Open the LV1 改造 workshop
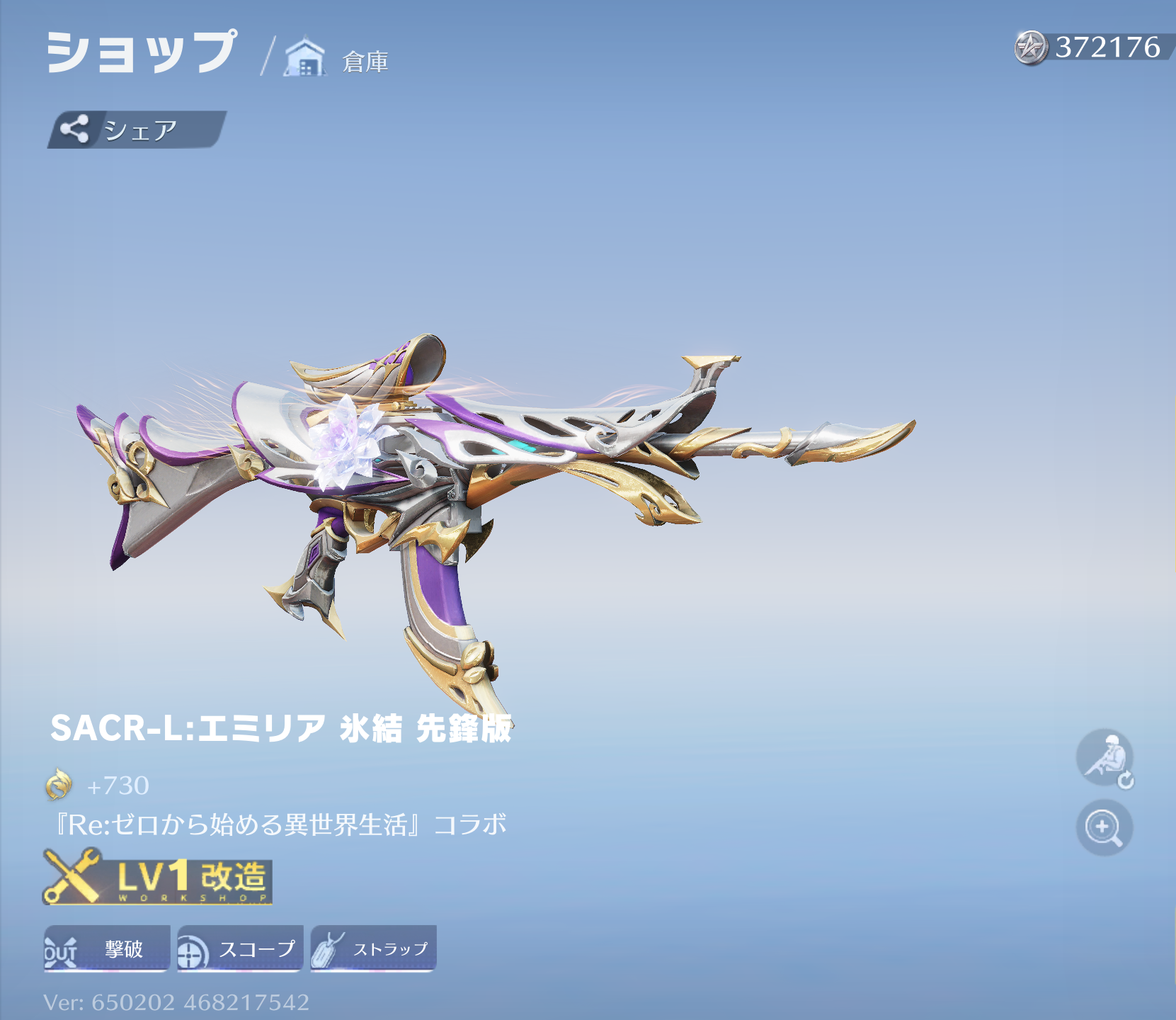Image resolution: width=1176 pixels, height=1020 pixels. 158,878
